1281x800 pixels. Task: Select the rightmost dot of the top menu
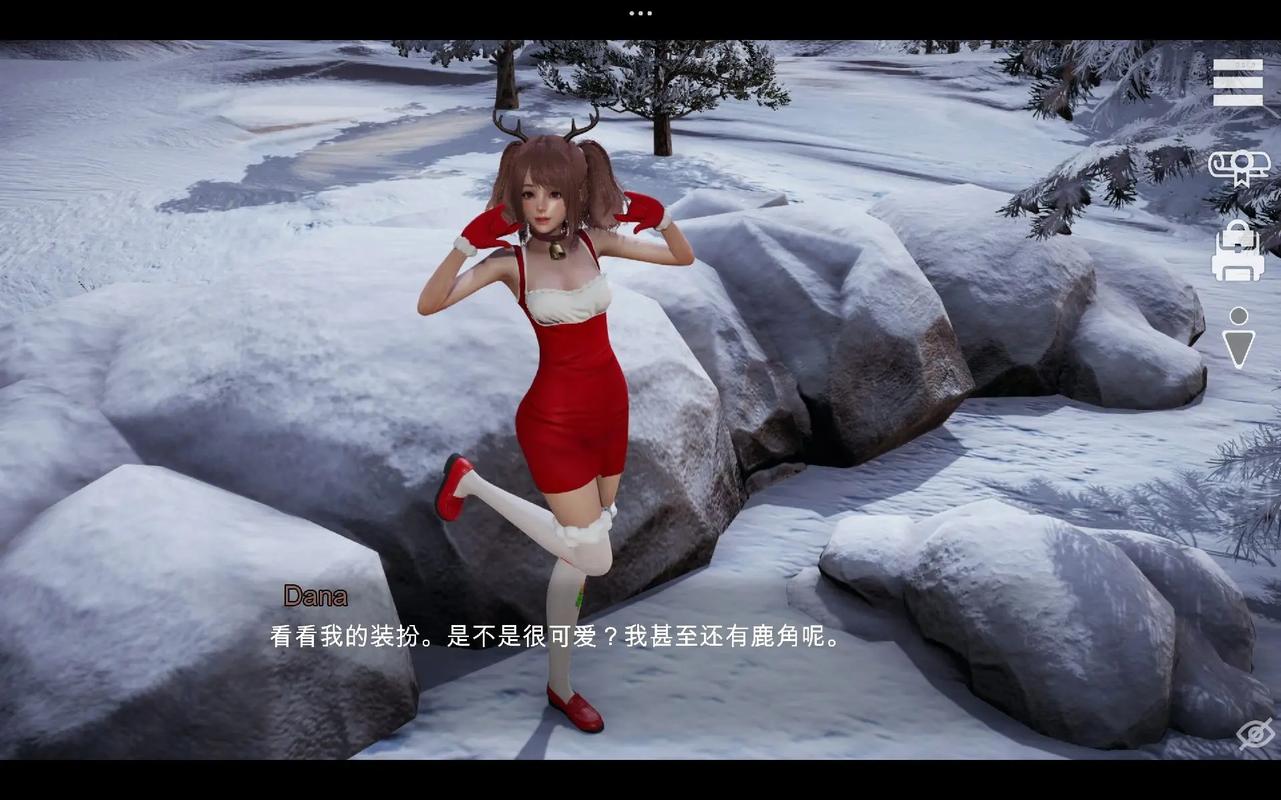coord(648,13)
